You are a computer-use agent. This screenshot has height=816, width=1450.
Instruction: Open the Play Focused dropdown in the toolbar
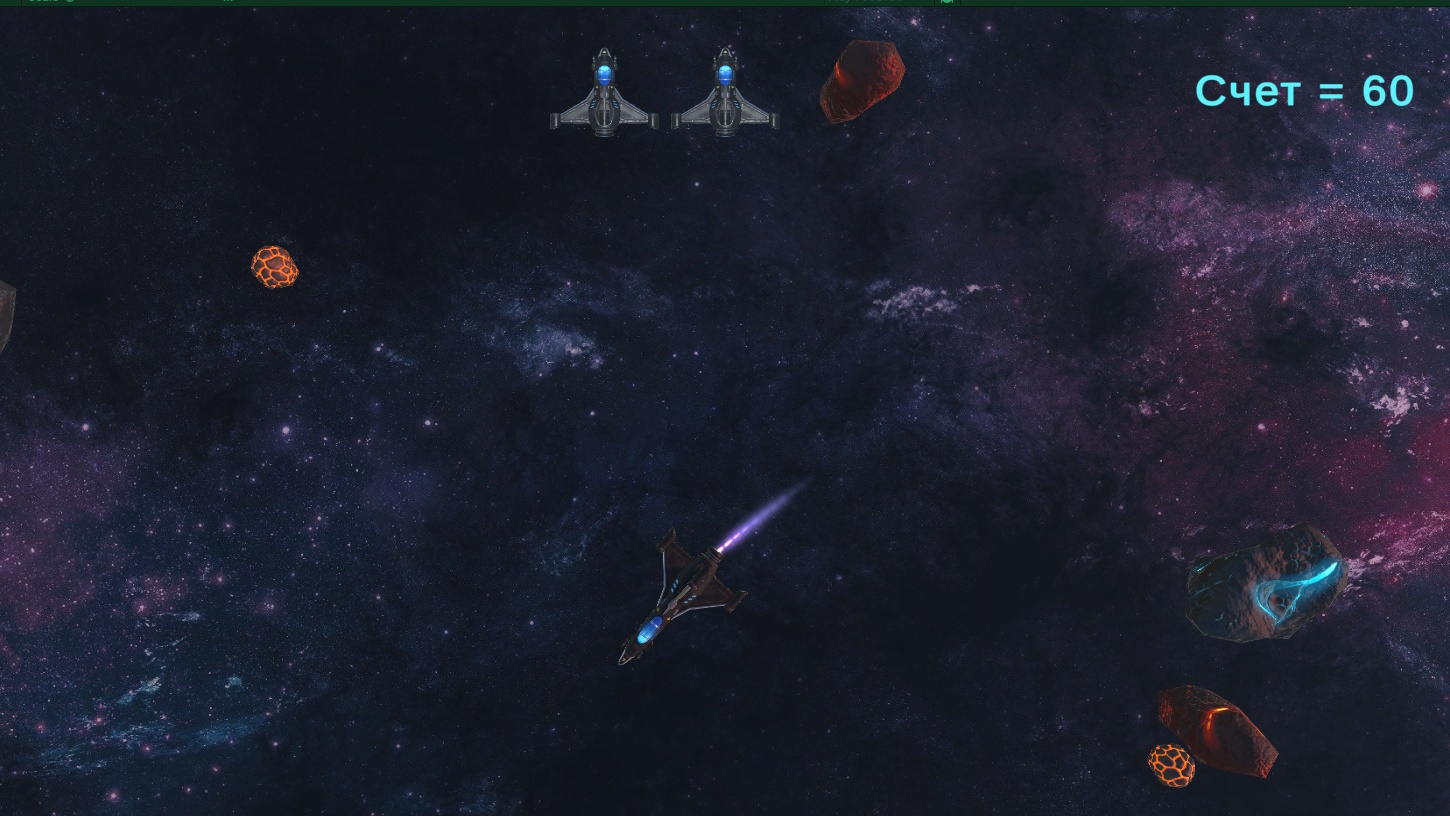pyautogui.click(x=865, y=3)
